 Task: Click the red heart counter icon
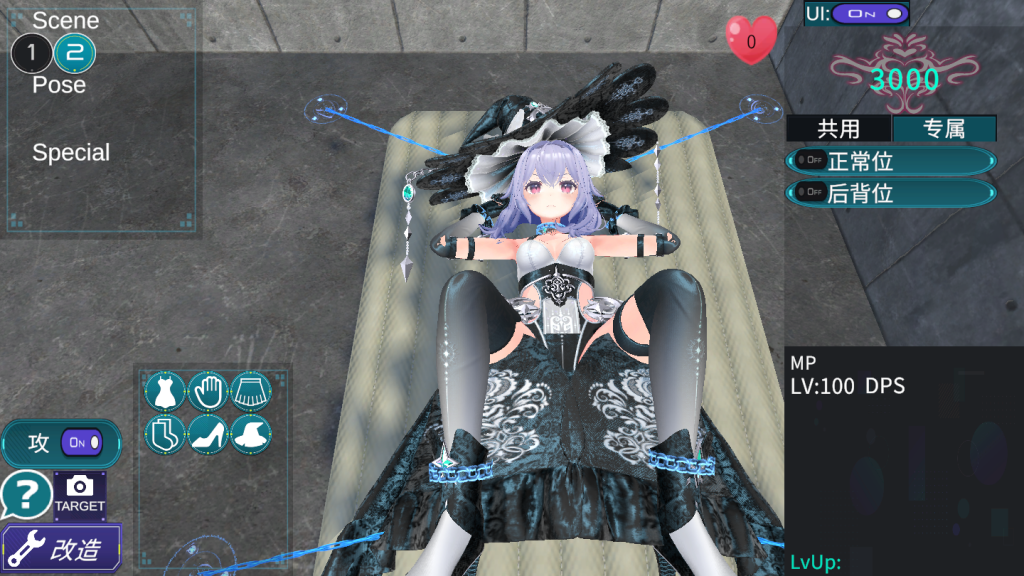pyautogui.click(x=751, y=42)
